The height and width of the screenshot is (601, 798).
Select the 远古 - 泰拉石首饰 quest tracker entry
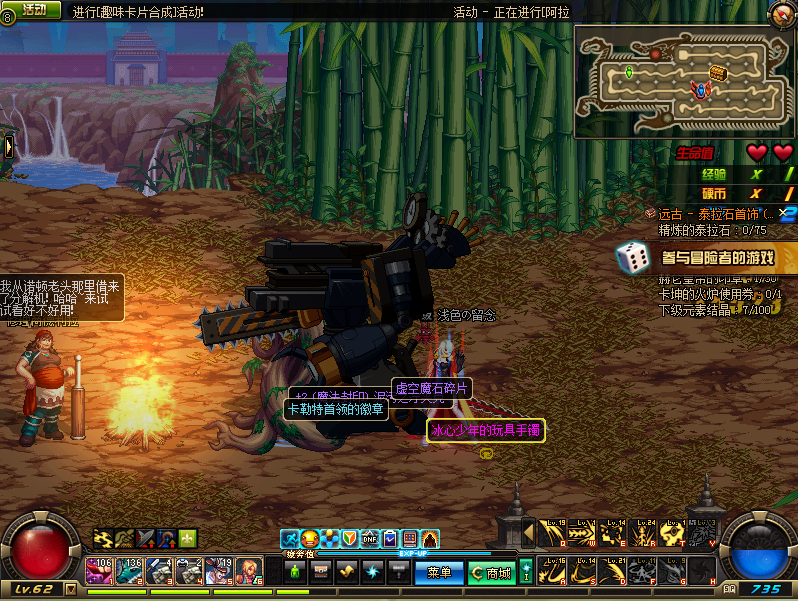(x=714, y=214)
